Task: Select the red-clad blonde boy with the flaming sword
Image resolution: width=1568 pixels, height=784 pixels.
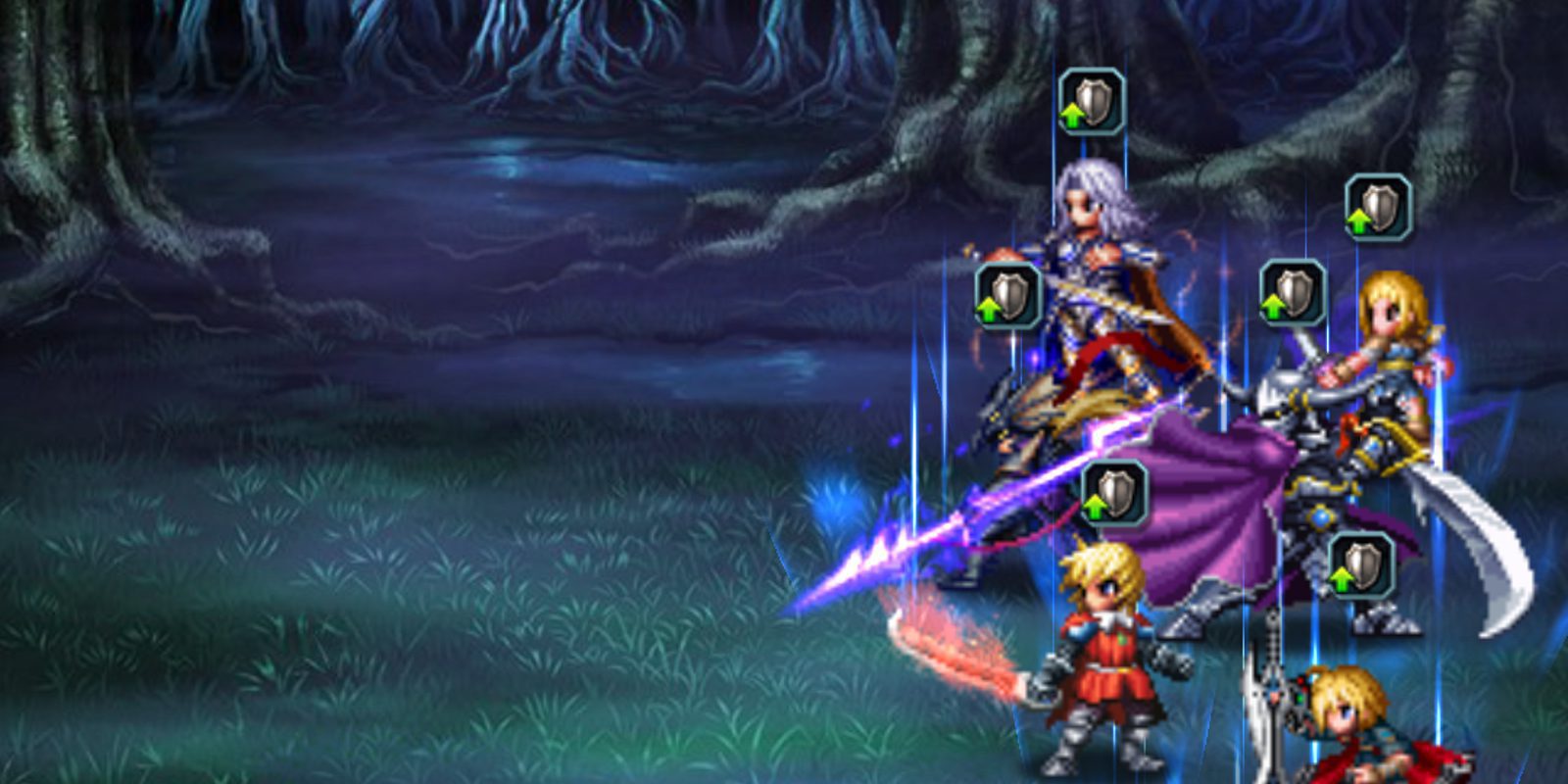Action: pyautogui.click(x=1107, y=637)
